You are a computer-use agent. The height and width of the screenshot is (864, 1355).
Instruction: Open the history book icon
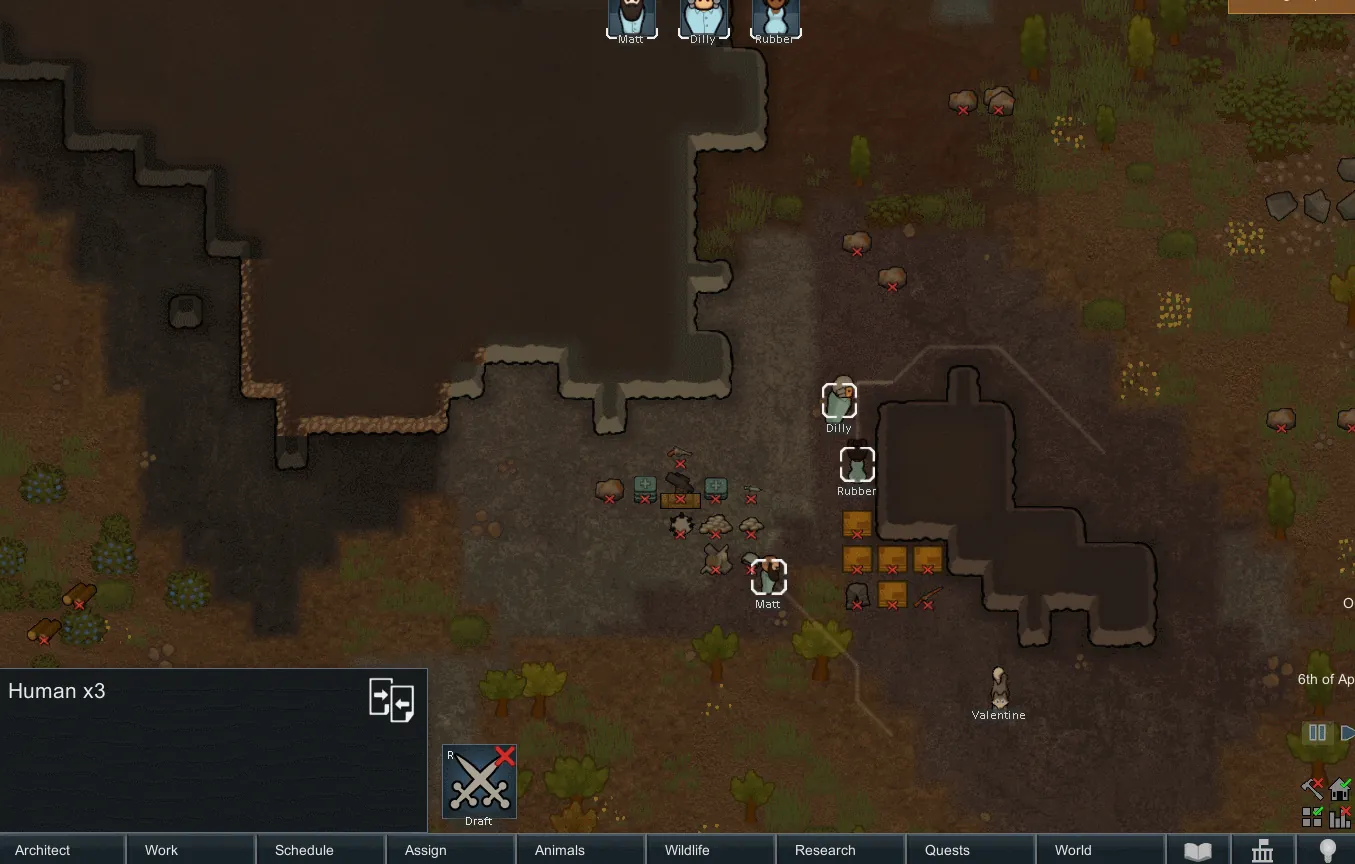(1198, 851)
